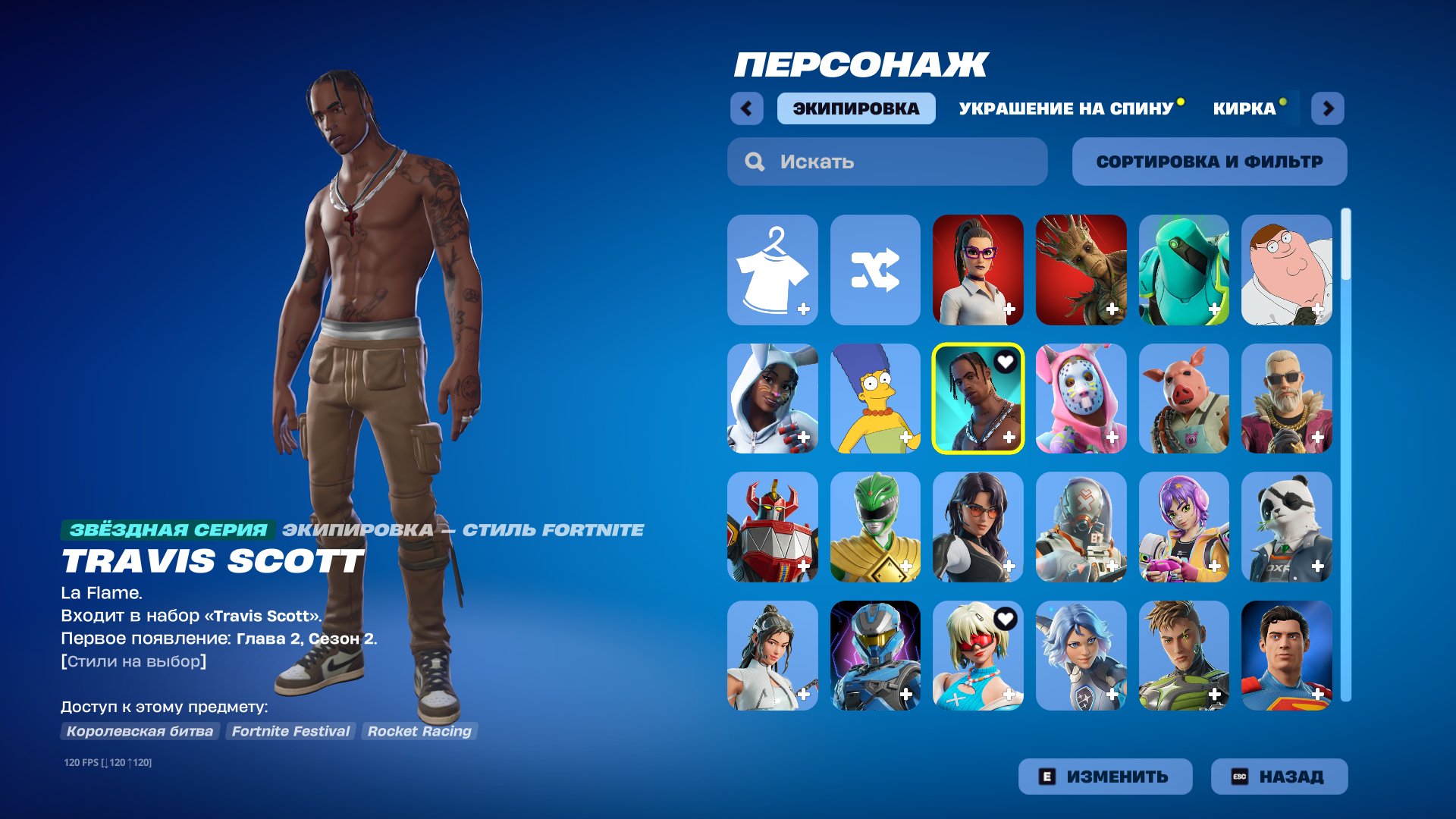Select the Groot outfit thumbnail
Image resolution: width=1456 pixels, height=819 pixels.
pos(1081,269)
